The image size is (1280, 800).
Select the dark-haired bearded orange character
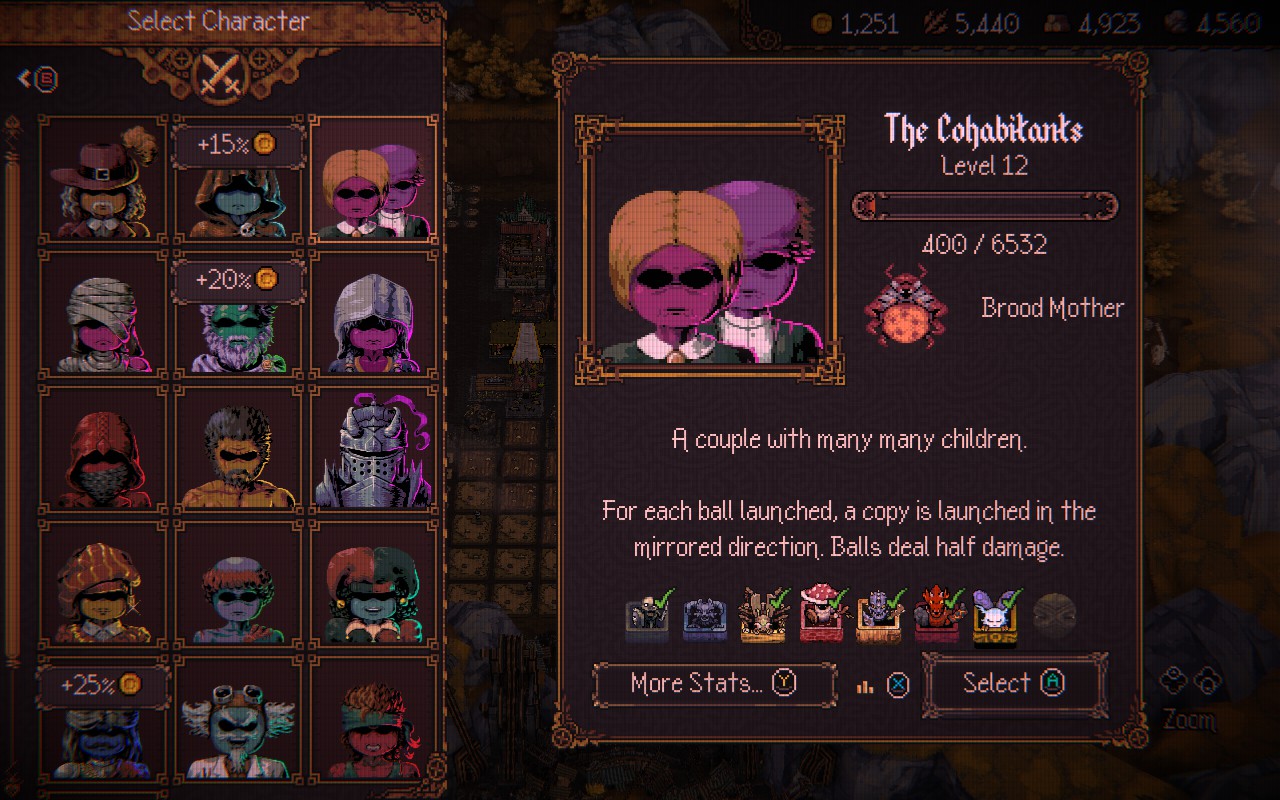tap(239, 449)
